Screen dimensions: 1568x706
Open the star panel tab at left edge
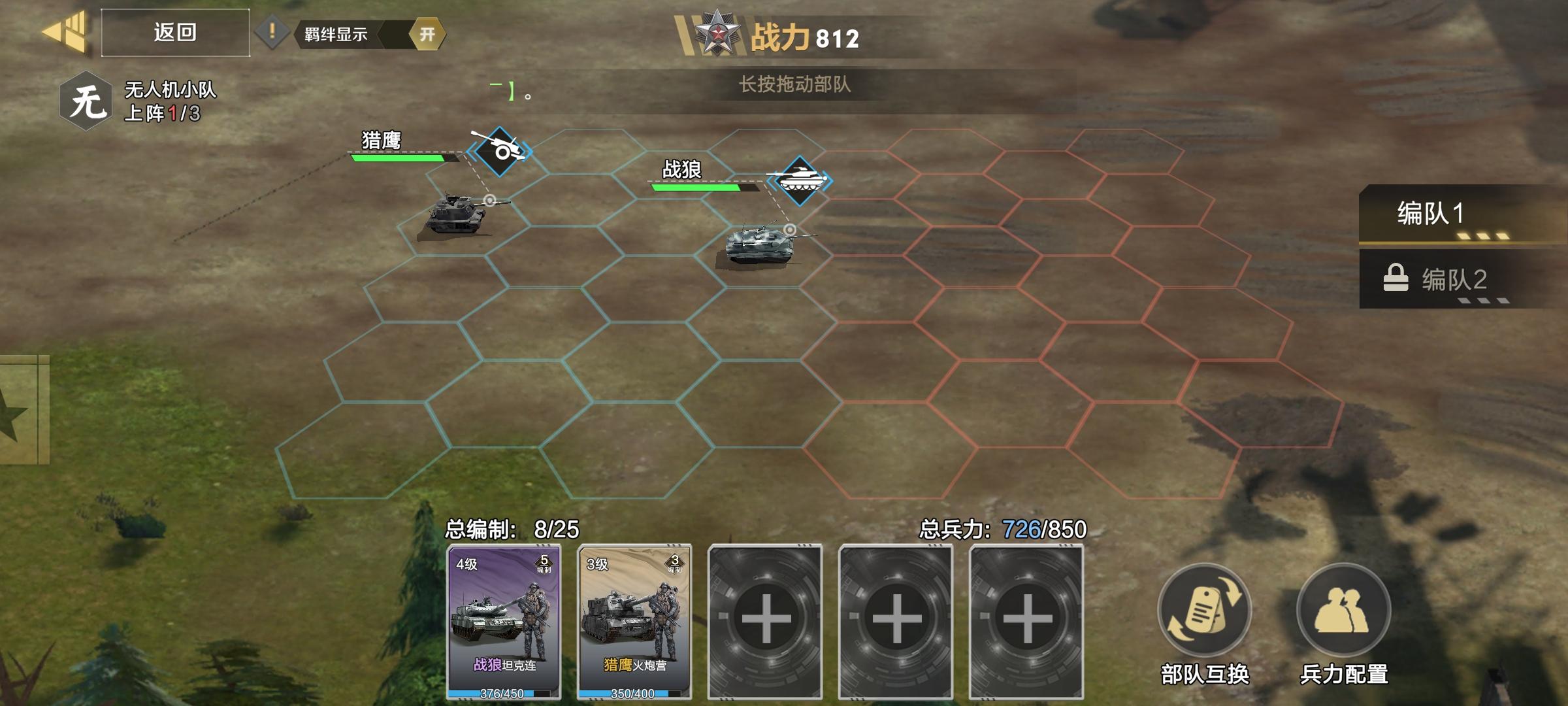pyautogui.click(x=20, y=411)
